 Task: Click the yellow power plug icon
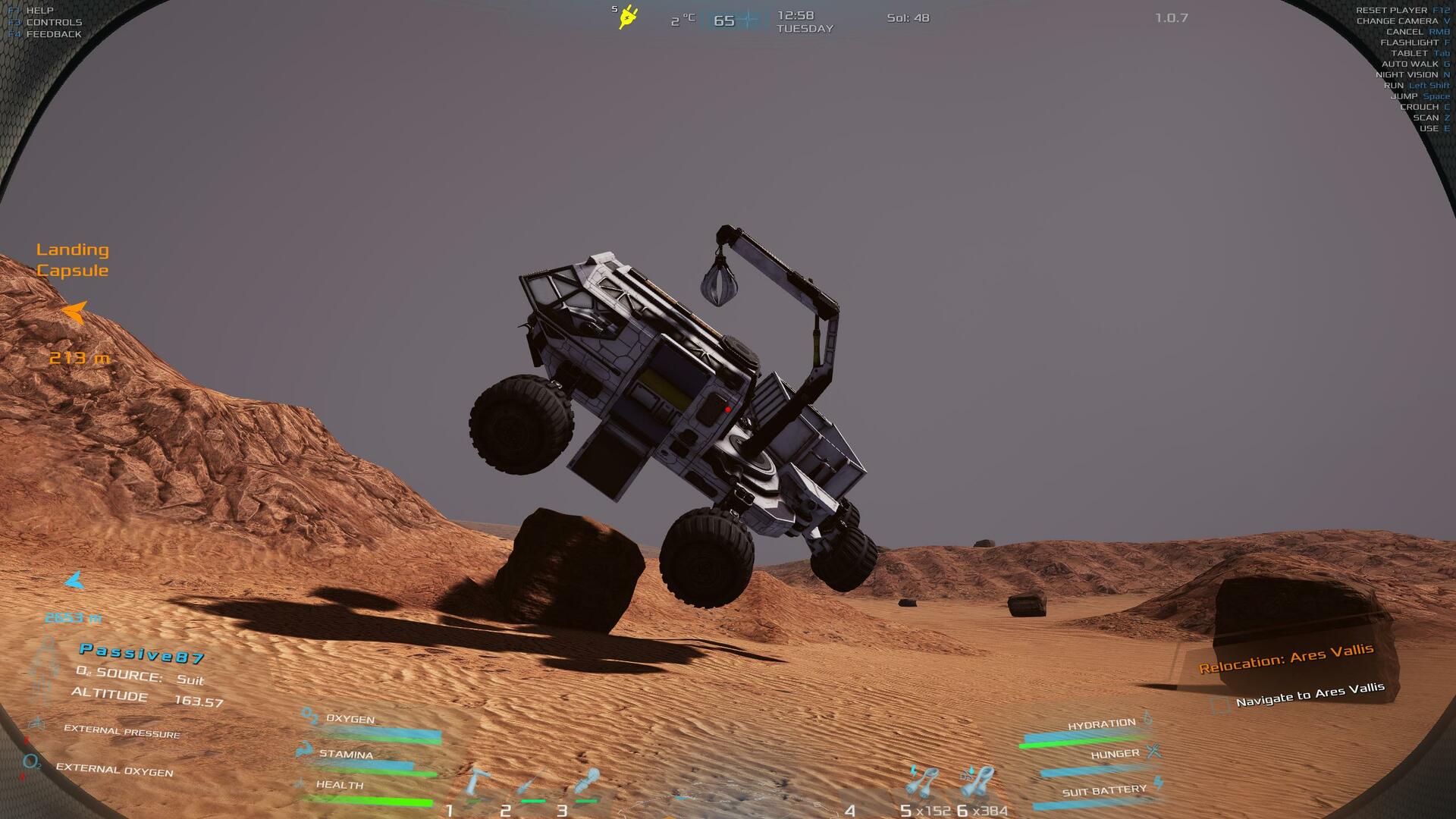(x=628, y=17)
